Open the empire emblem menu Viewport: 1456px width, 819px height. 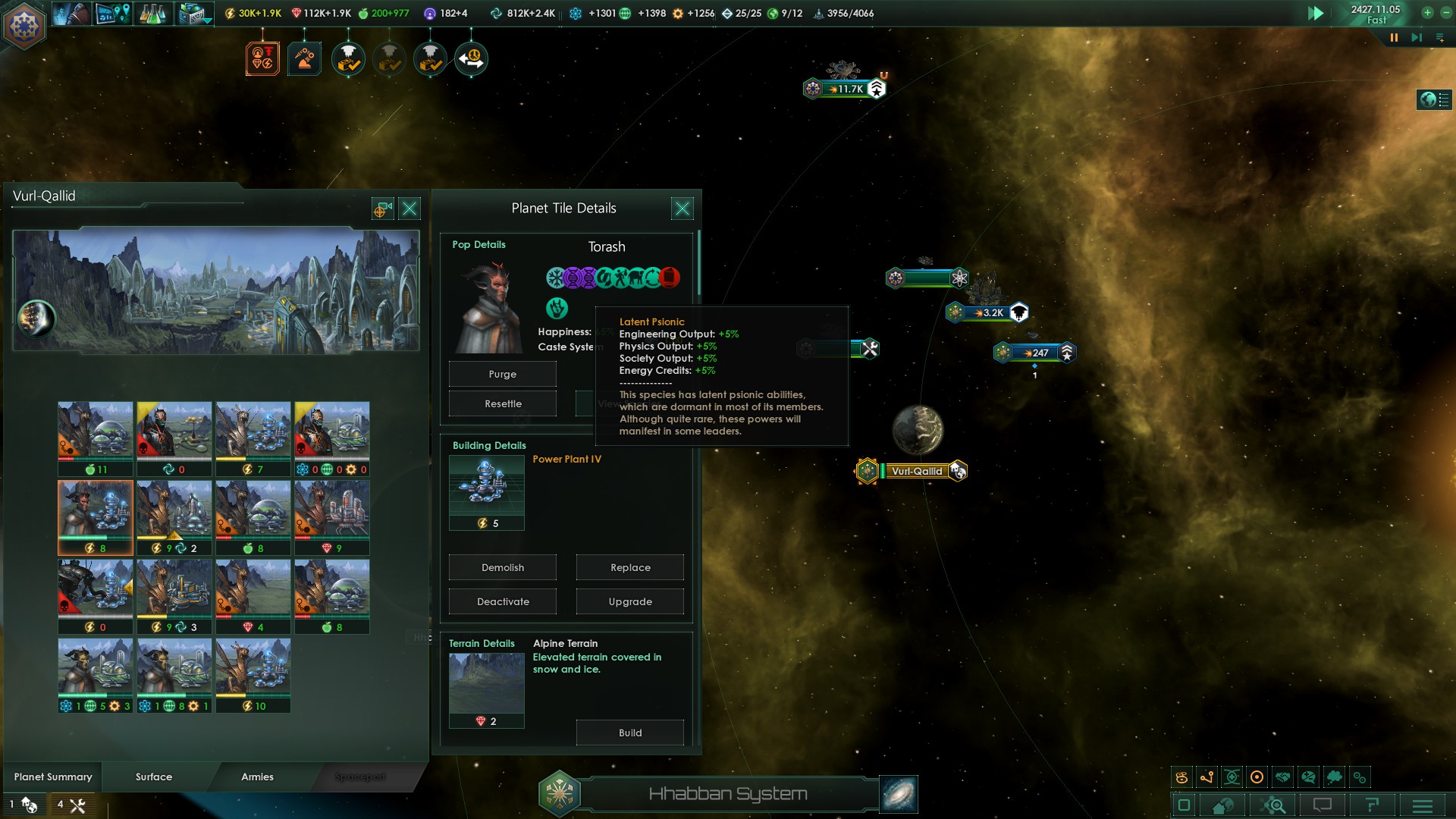coord(24,25)
